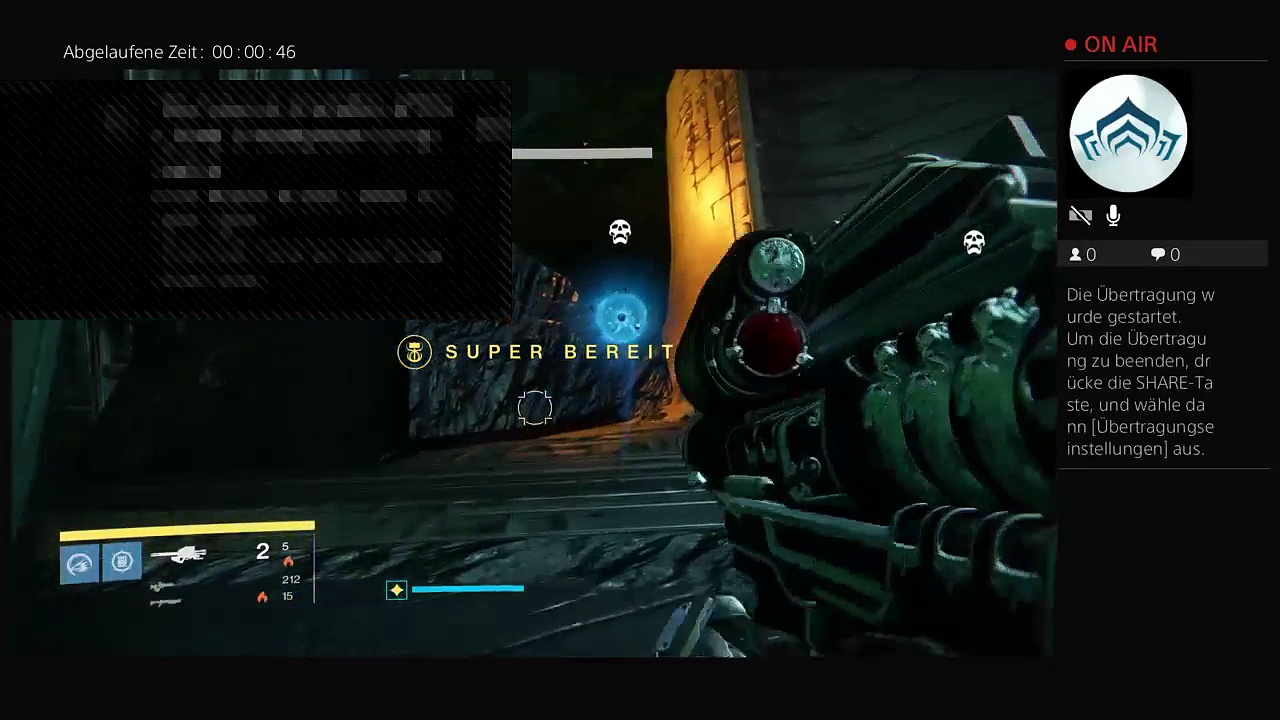
Task: Activate the melee ability icon
Action: pyautogui.click(x=122, y=562)
